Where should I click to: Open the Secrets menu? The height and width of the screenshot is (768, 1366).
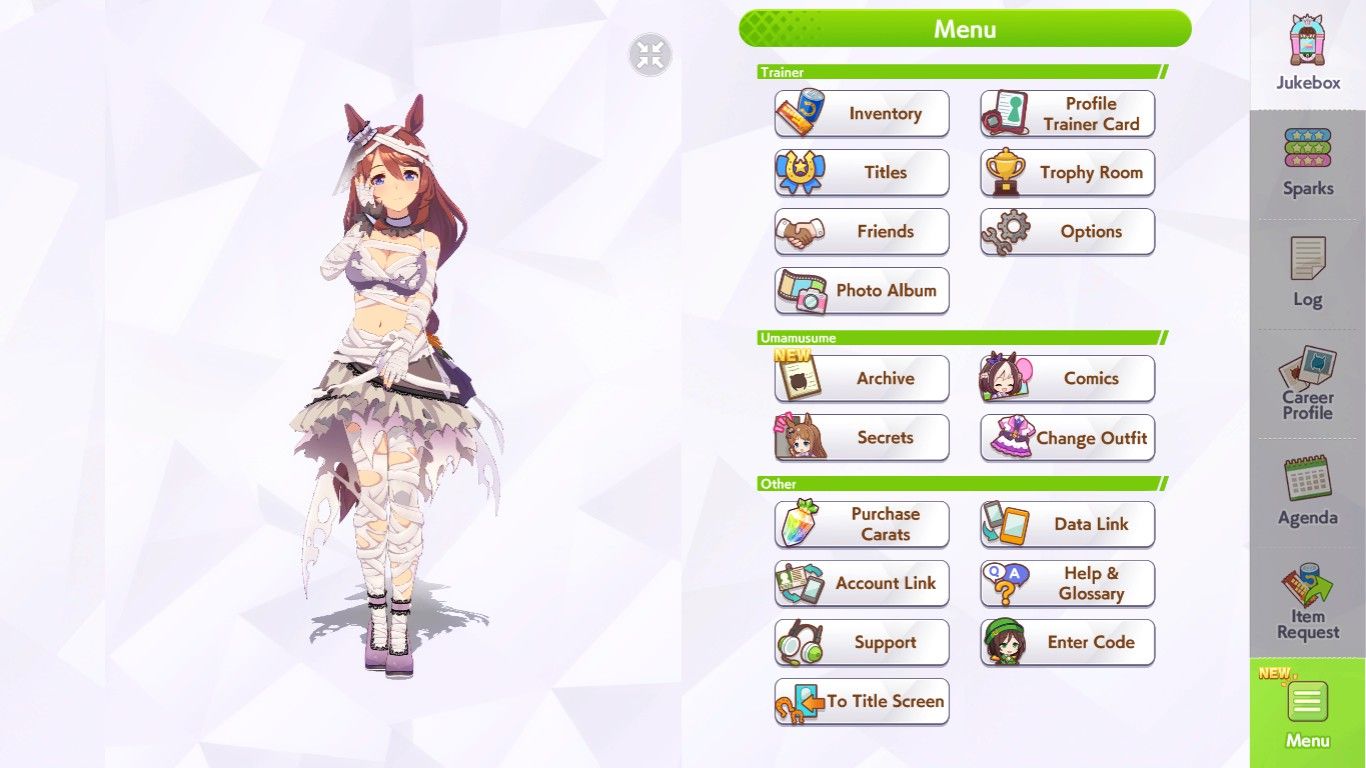click(862, 438)
